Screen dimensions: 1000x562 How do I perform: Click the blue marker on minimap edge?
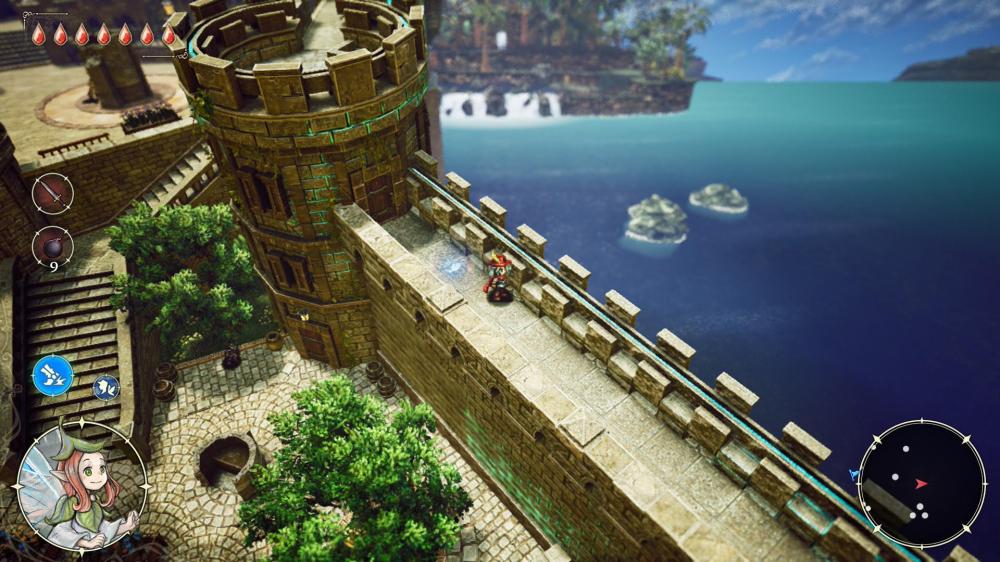pos(854,474)
